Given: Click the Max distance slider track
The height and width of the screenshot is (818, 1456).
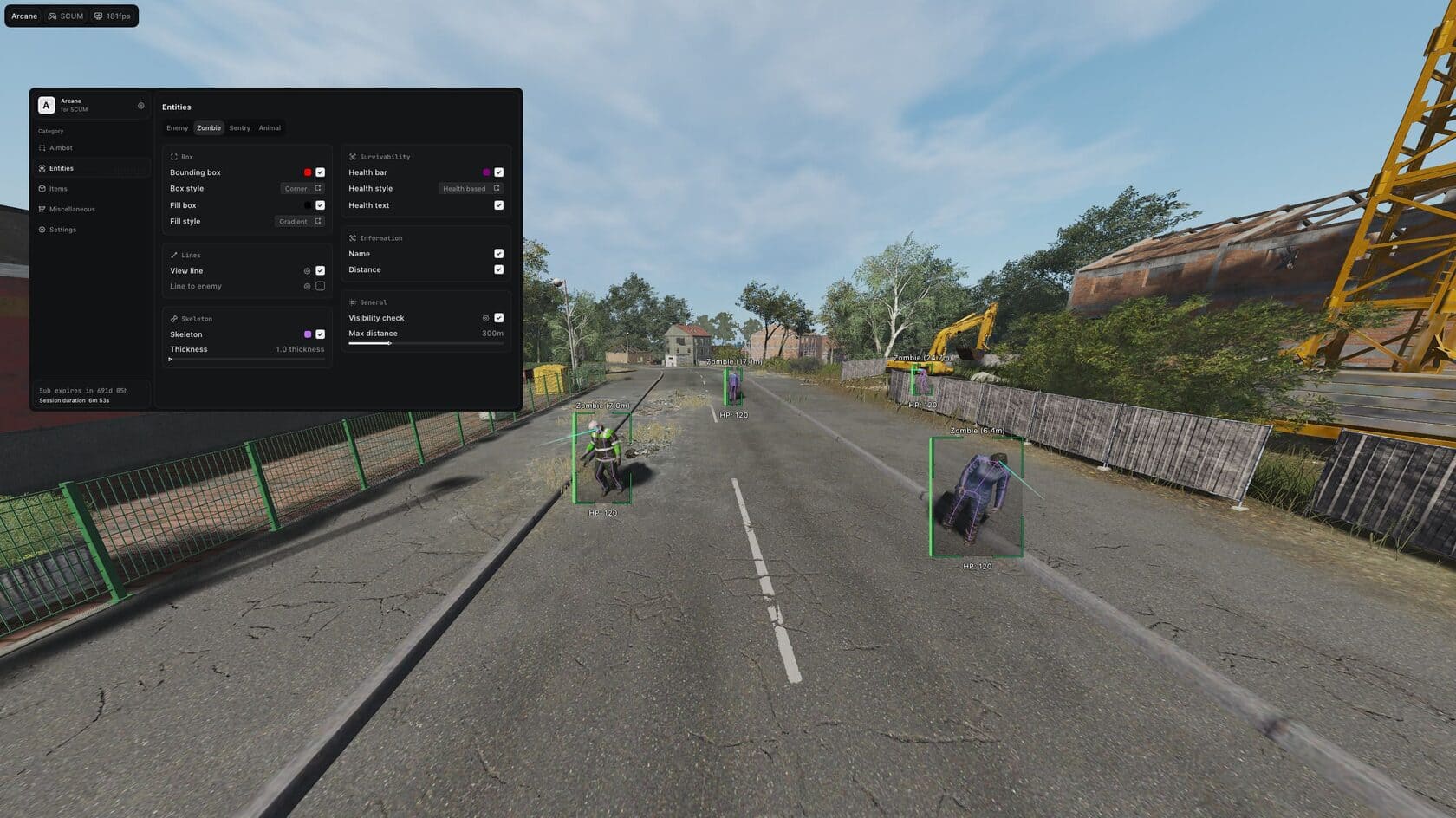Looking at the screenshot, I should [x=426, y=344].
